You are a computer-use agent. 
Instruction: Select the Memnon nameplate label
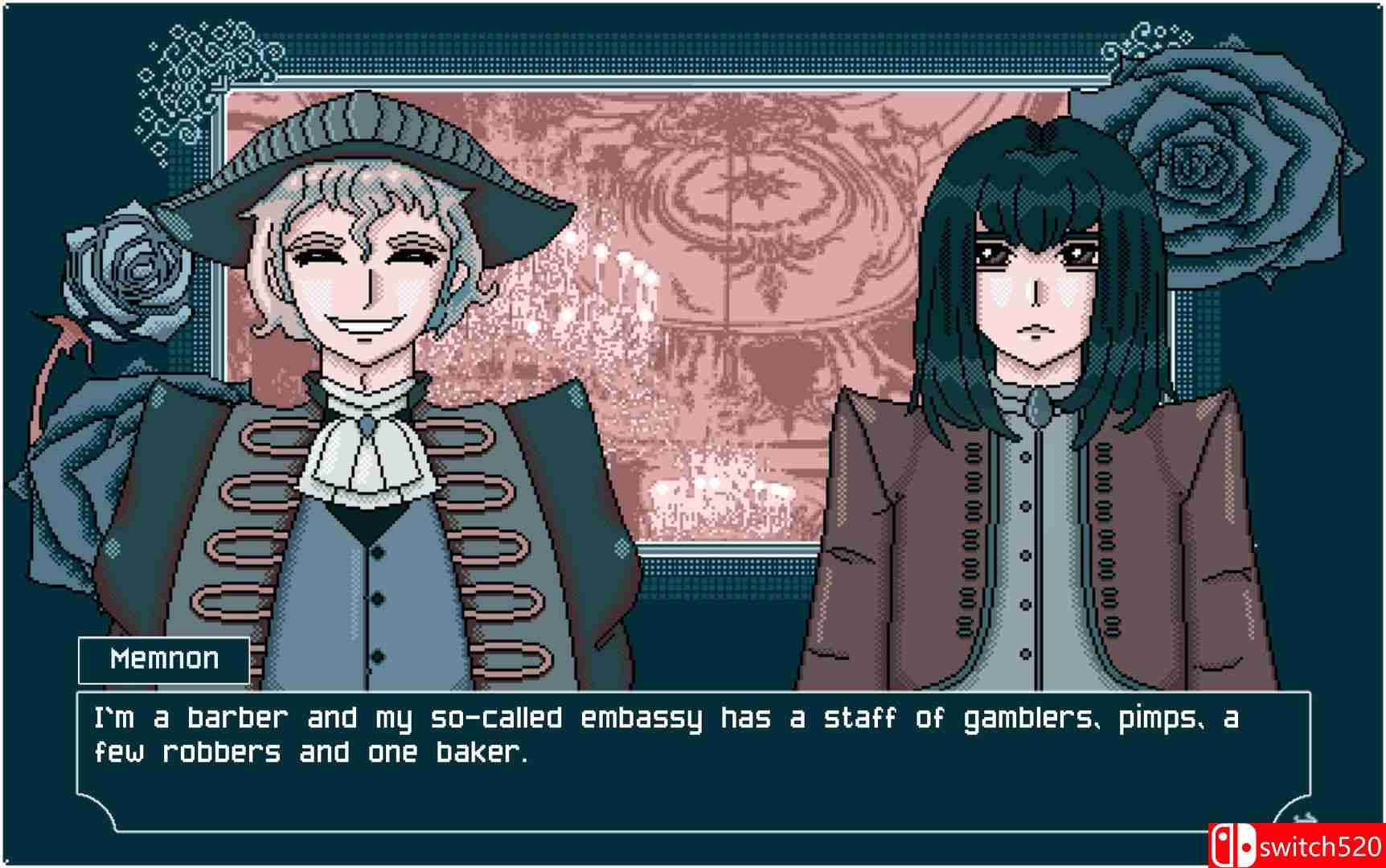161,659
